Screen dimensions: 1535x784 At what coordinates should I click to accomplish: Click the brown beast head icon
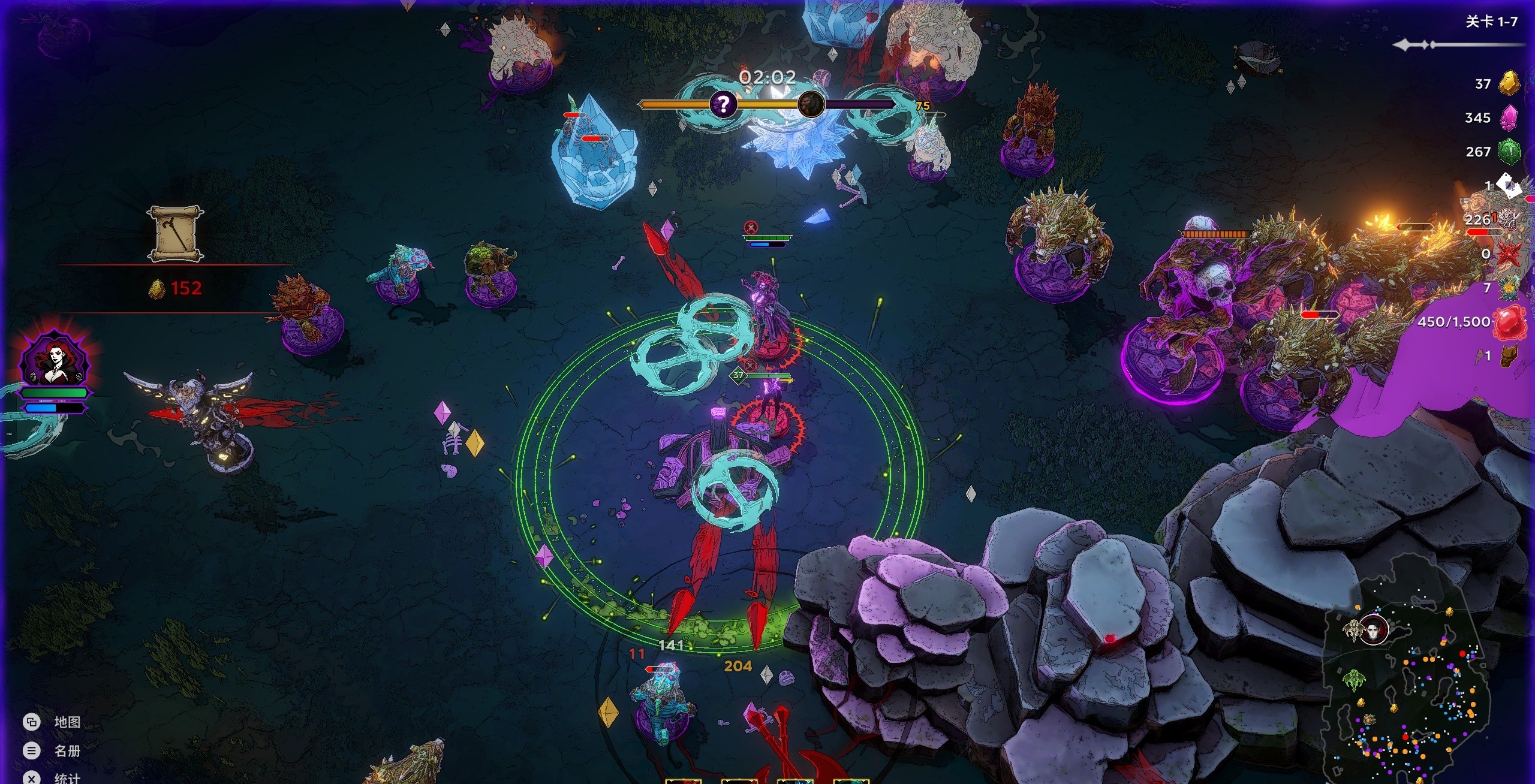pos(1509,356)
